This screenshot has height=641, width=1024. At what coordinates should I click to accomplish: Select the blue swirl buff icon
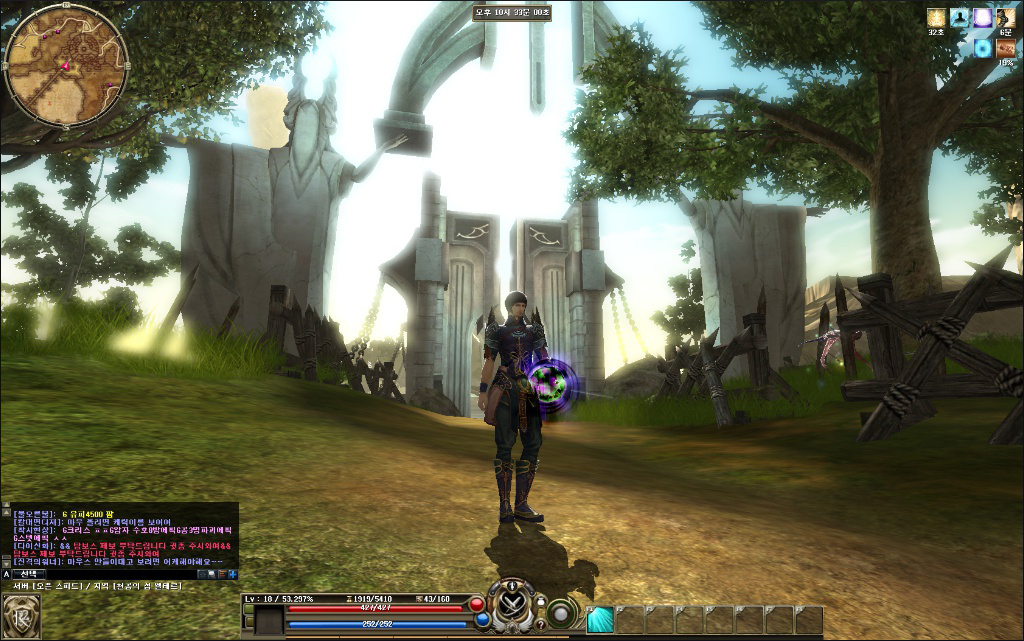983,48
